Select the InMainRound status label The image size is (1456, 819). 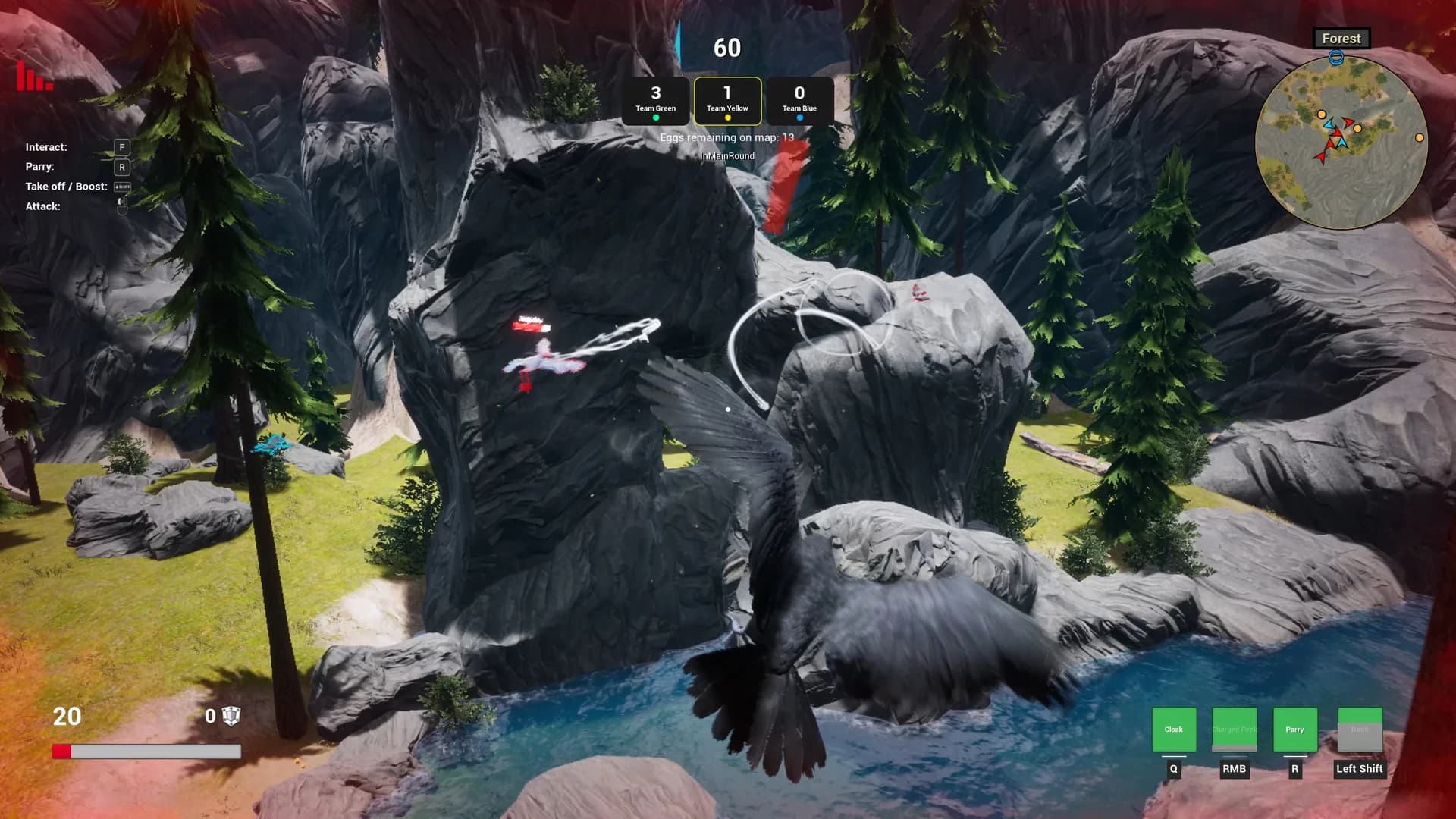[x=727, y=155]
